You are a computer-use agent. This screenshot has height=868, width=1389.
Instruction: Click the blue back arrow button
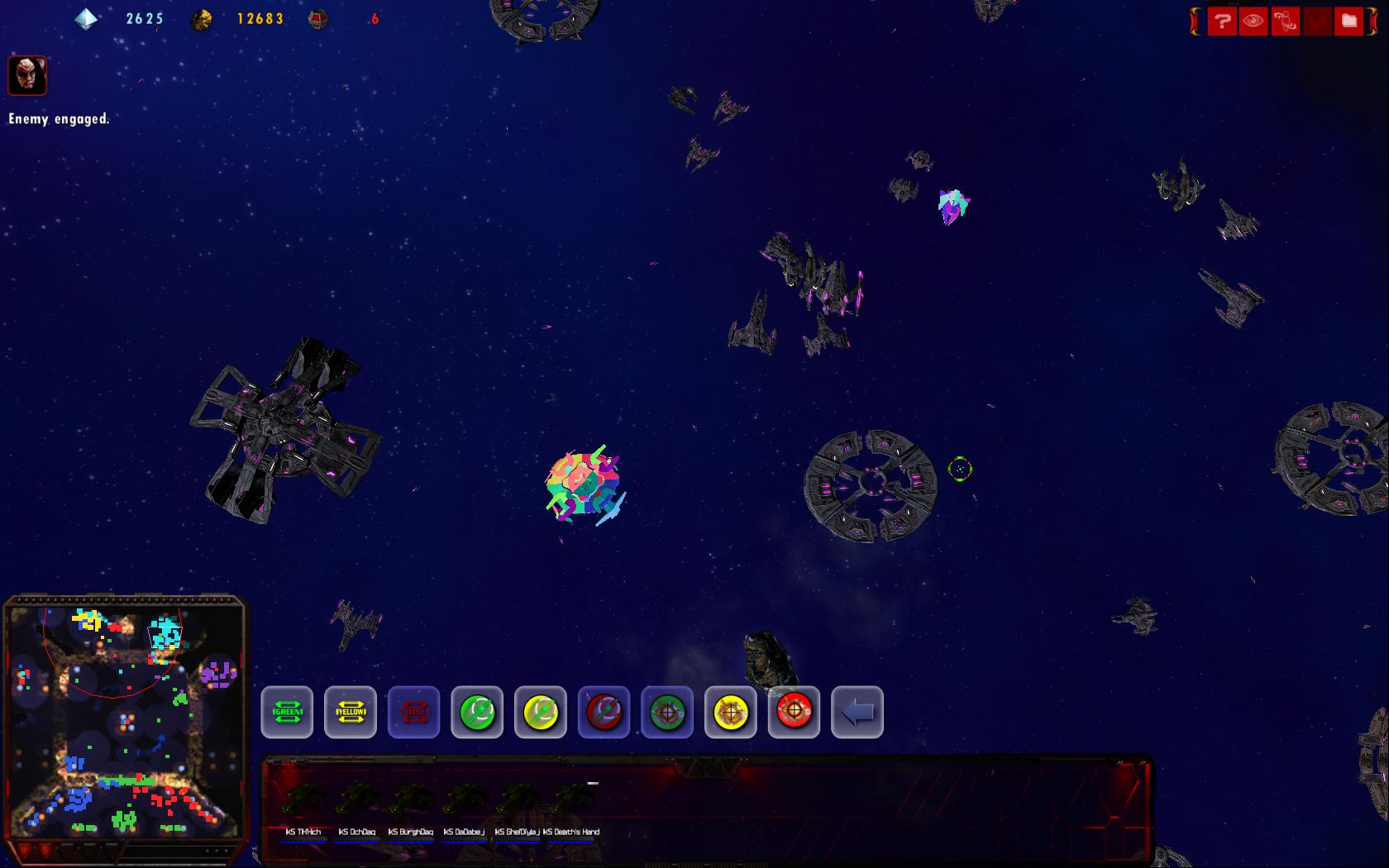857,712
